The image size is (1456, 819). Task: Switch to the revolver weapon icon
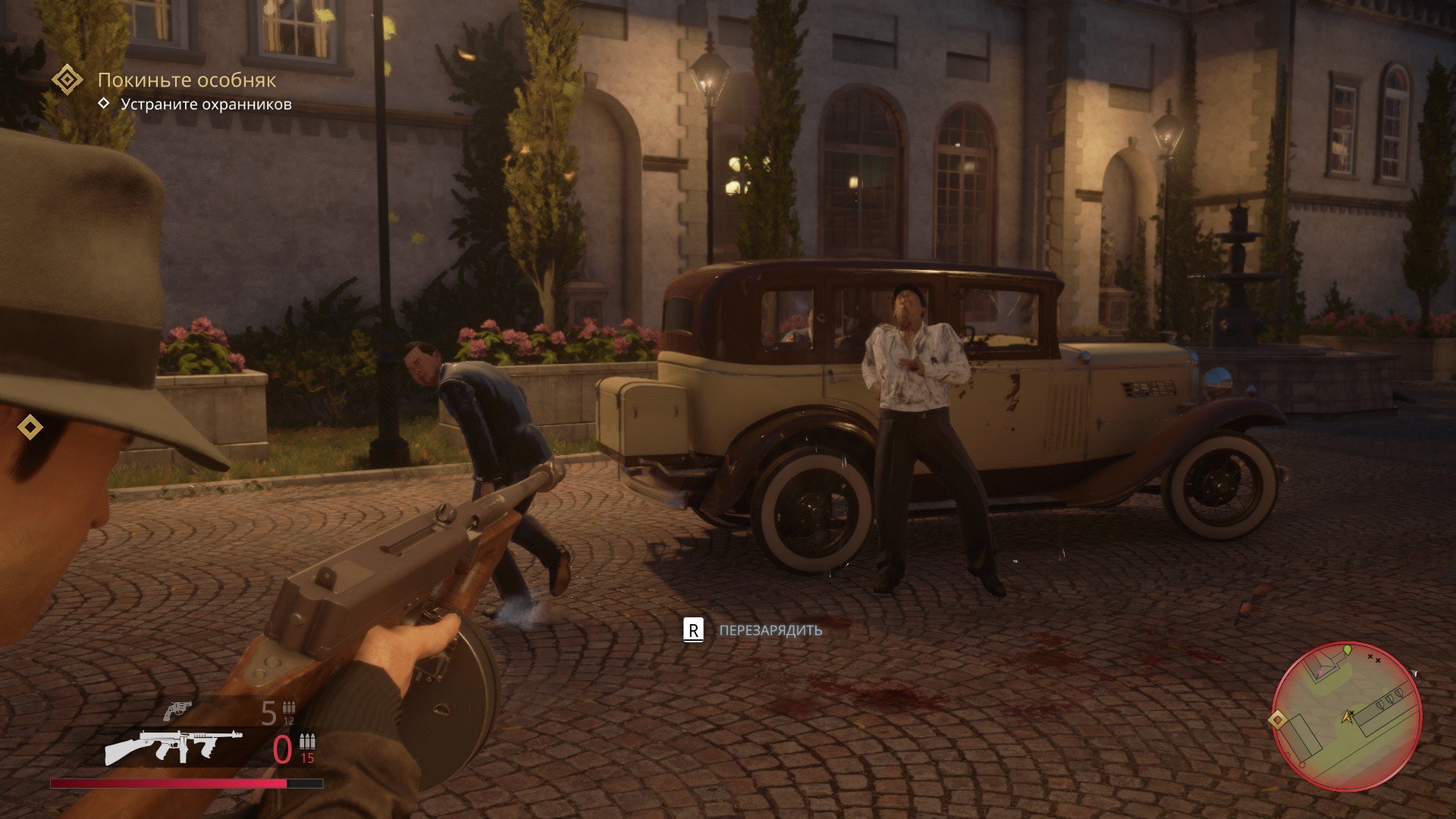[x=177, y=711]
